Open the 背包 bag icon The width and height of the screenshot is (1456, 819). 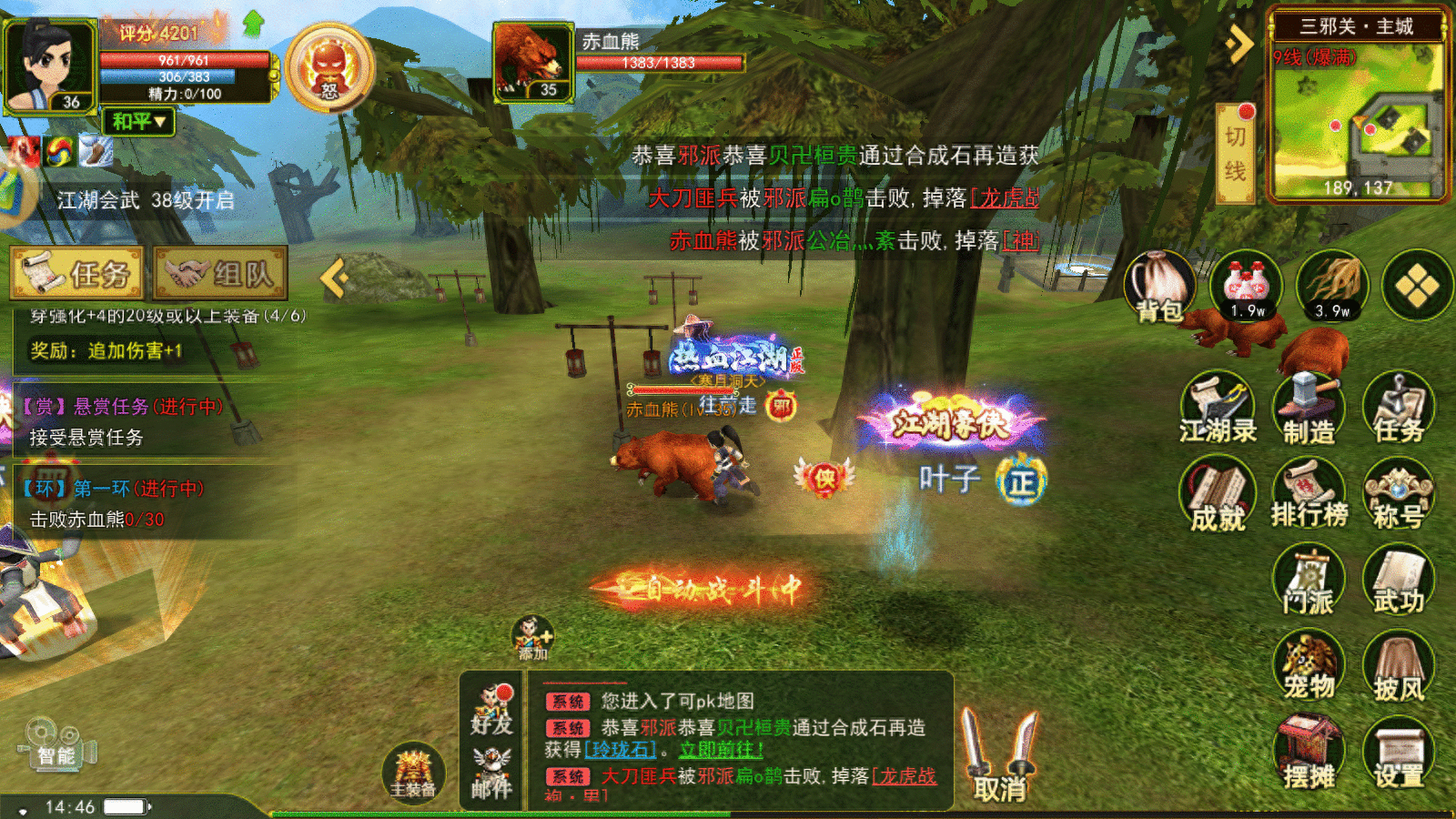tap(1159, 286)
